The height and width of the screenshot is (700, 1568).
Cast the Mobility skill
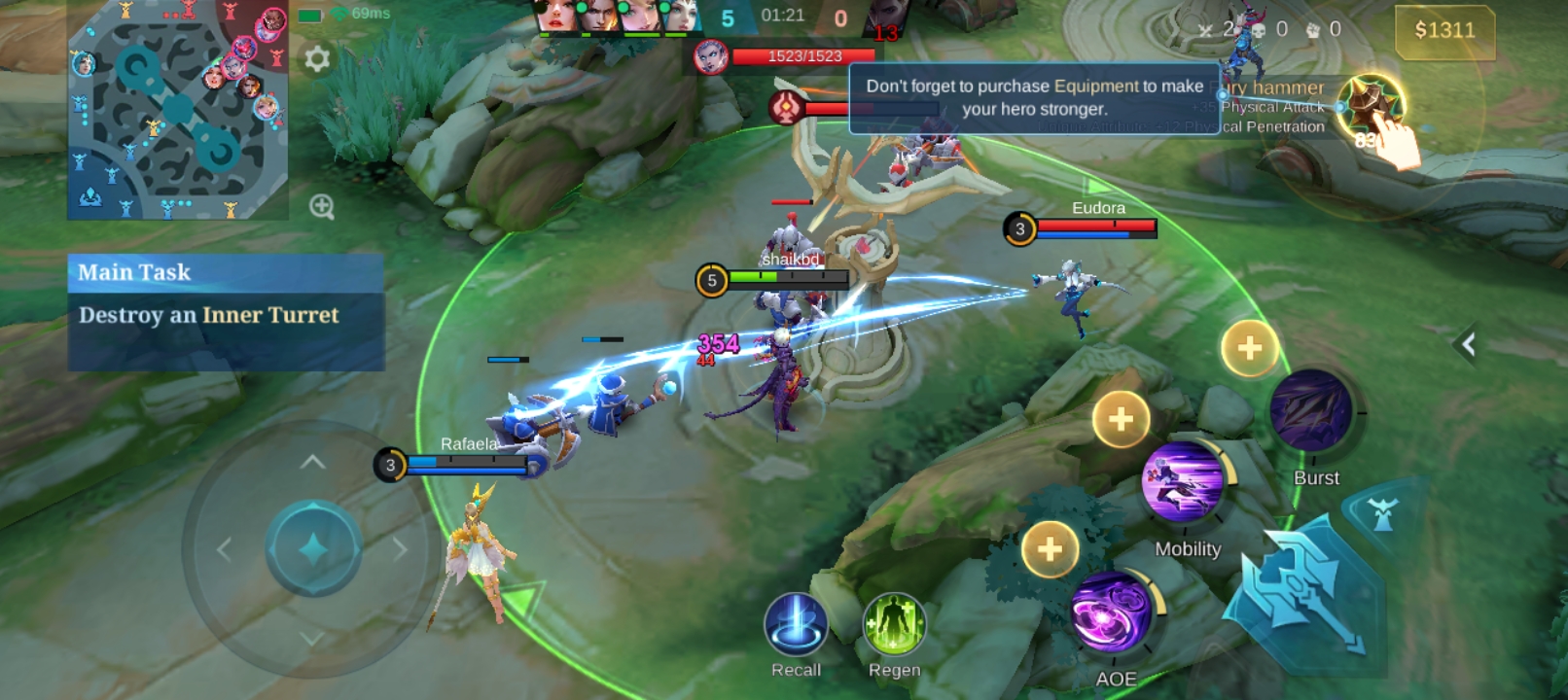click(x=1184, y=483)
